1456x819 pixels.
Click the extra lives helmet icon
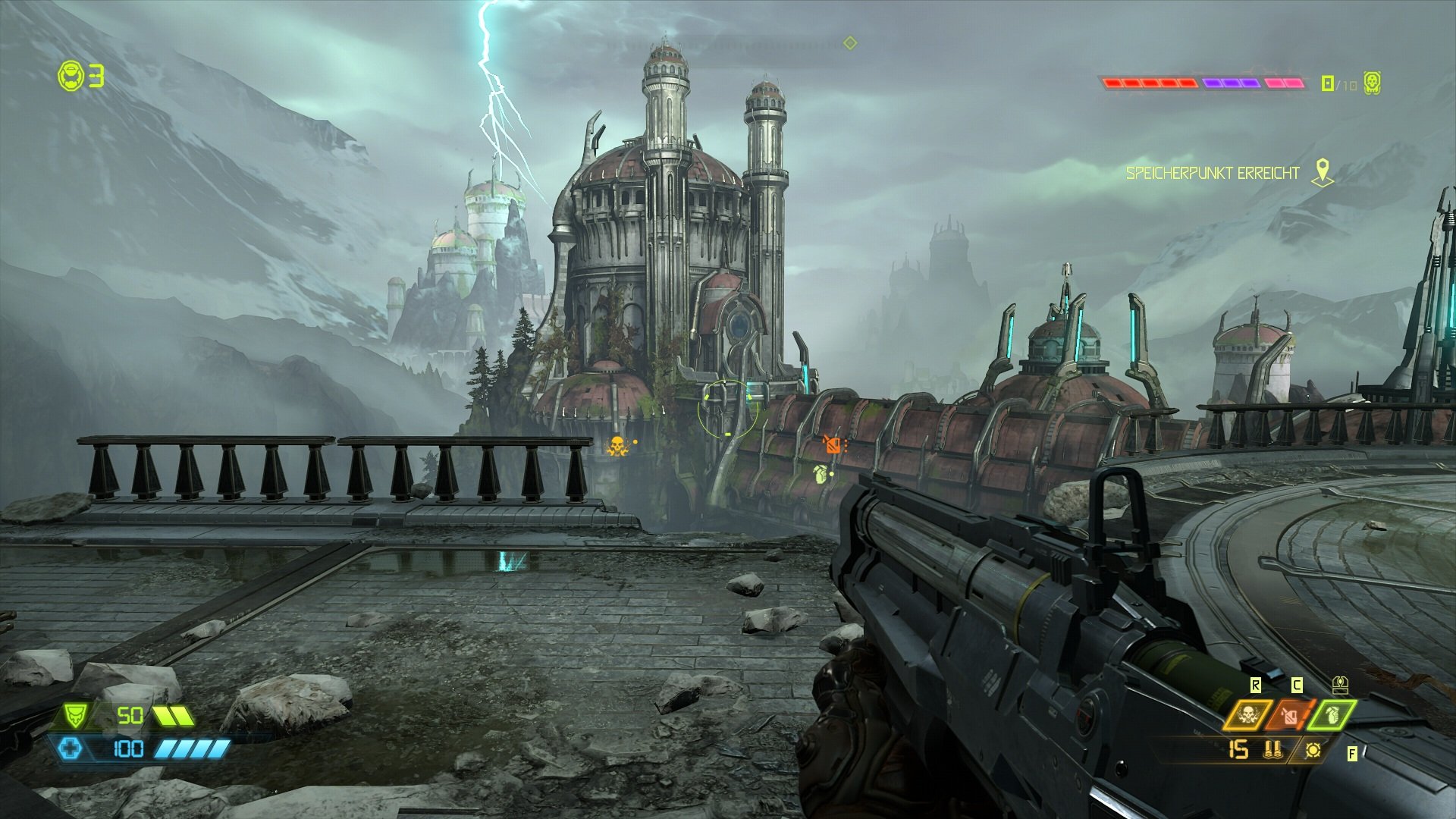tap(71, 77)
